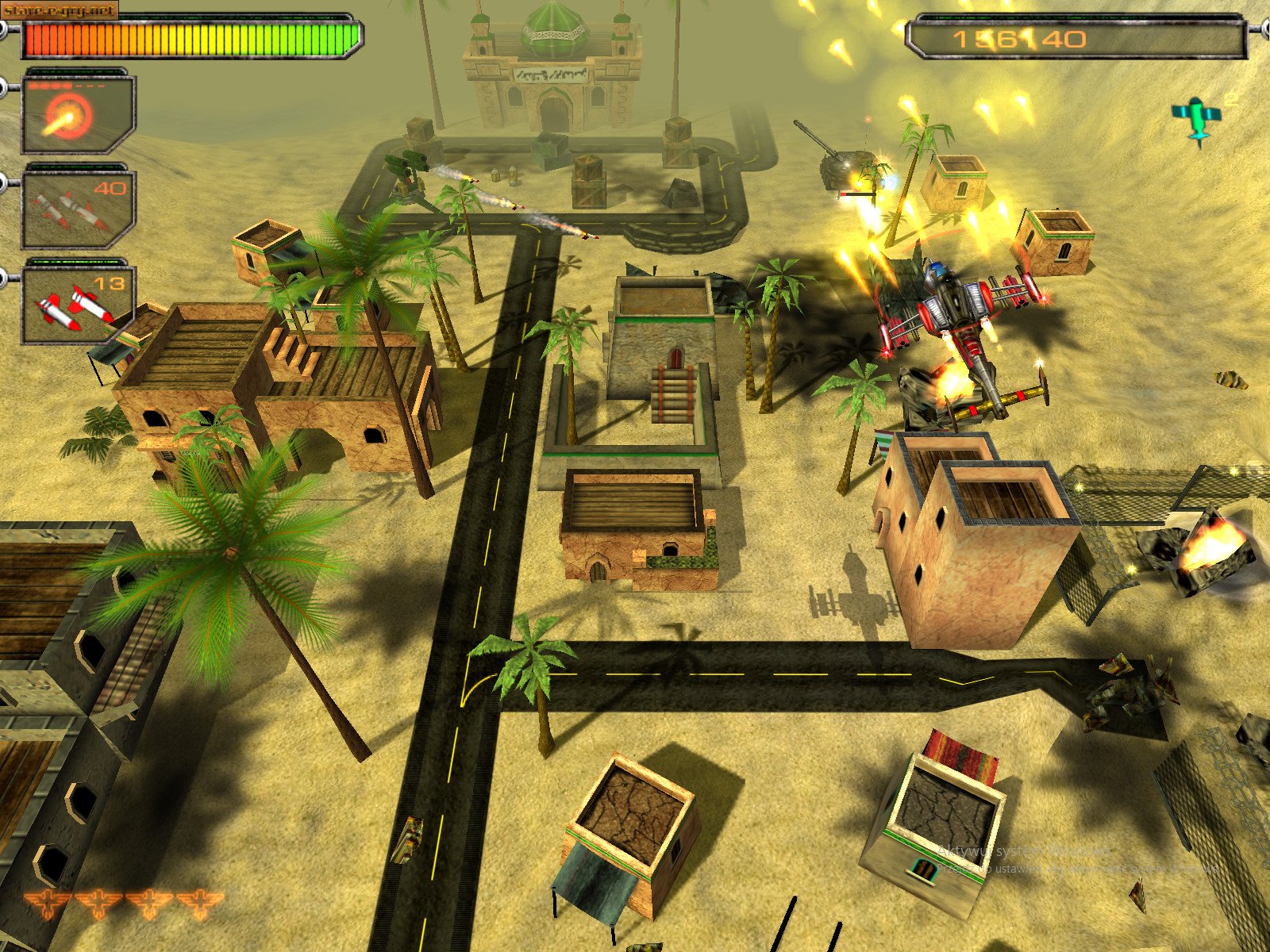
Task: Expand the rockets panel green header
Action: coord(77,263)
